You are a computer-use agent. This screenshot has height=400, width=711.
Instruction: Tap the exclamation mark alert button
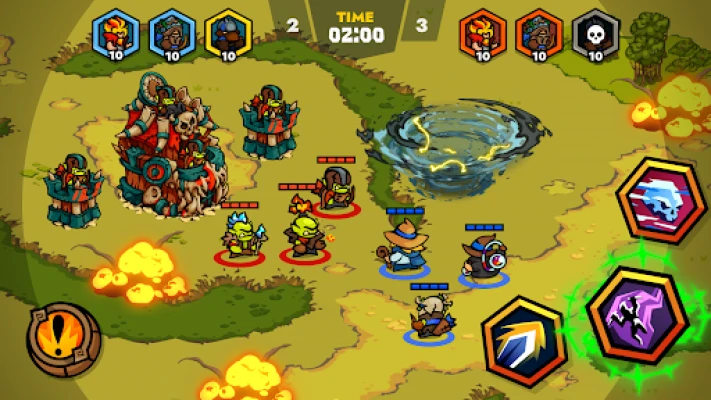tap(63, 338)
